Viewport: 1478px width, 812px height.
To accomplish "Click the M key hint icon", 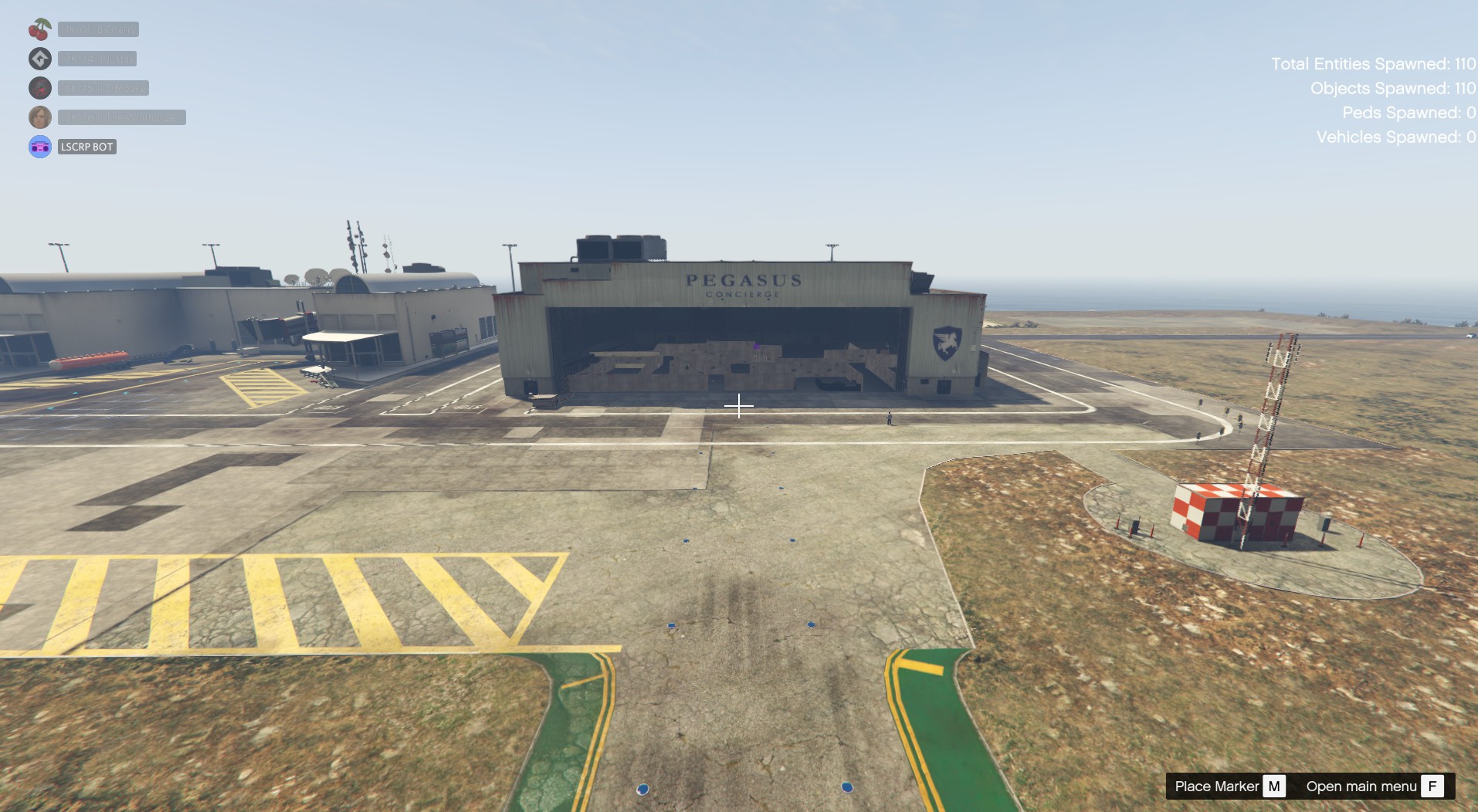I will click(x=1276, y=786).
